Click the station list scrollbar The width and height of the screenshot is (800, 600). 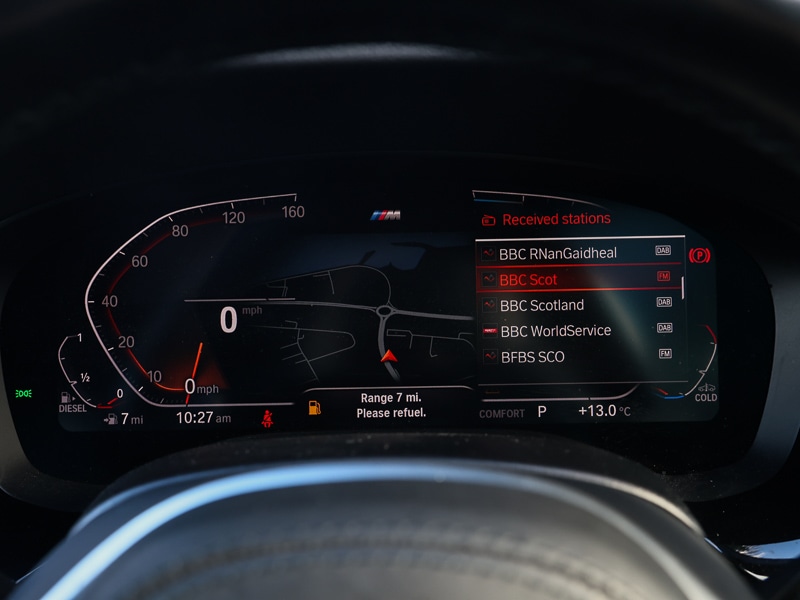pos(684,288)
